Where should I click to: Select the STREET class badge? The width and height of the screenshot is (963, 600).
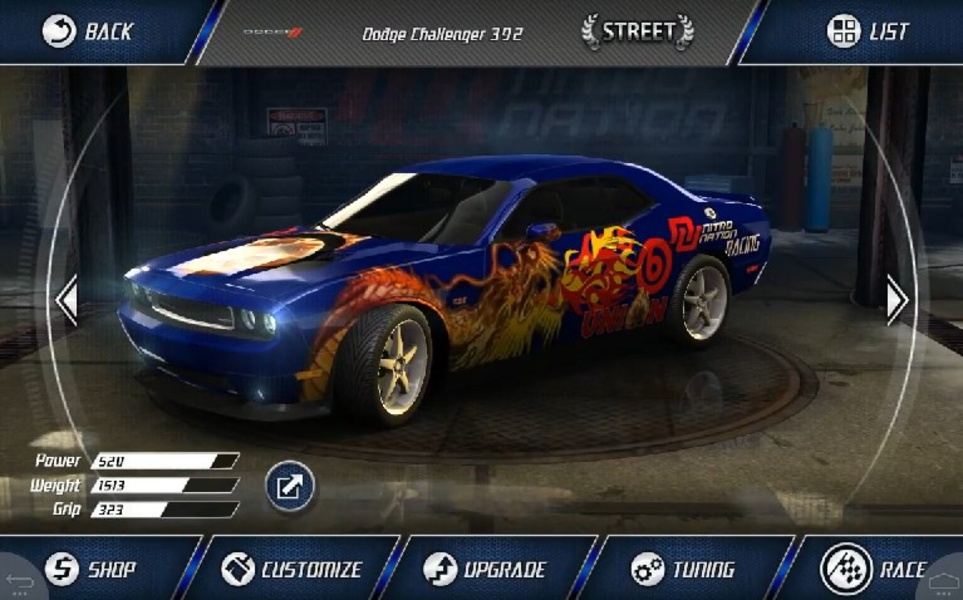(638, 31)
